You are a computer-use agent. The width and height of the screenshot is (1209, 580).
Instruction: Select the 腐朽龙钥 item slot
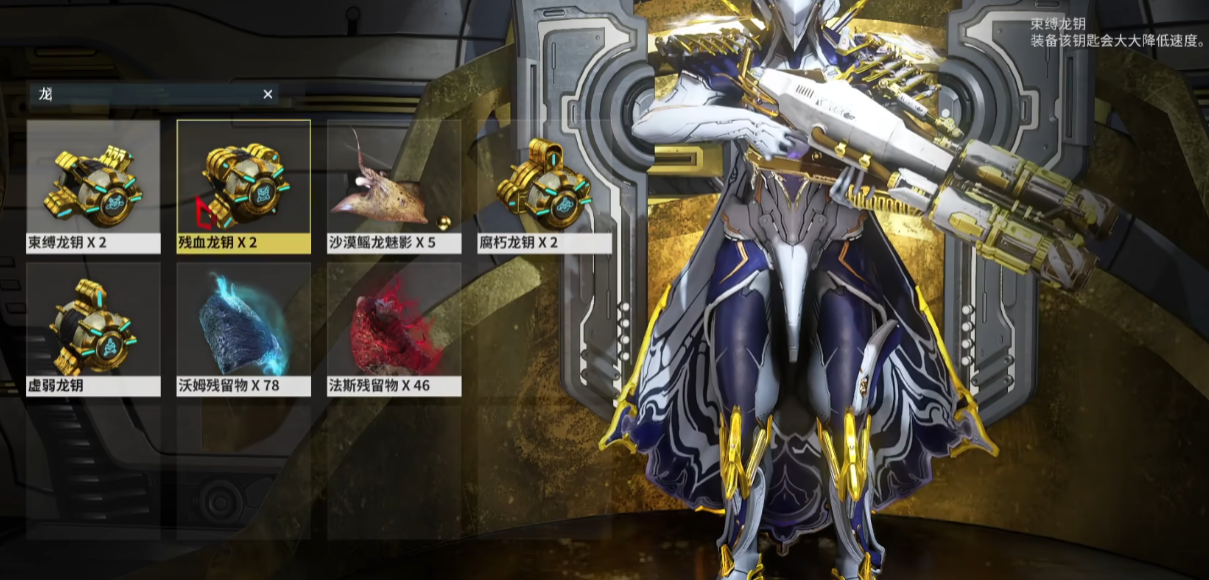(x=544, y=186)
